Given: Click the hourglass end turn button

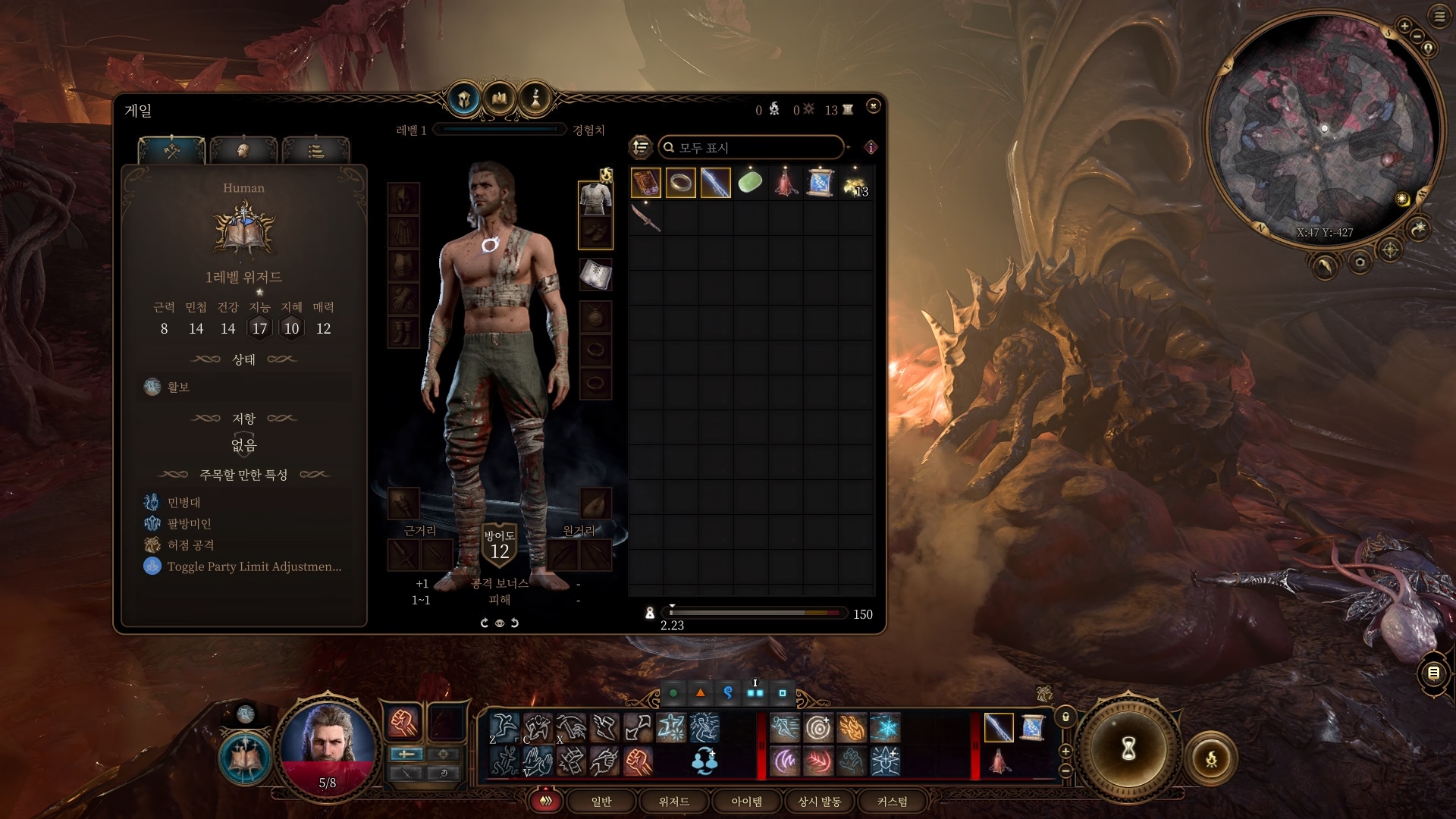Looking at the screenshot, I should point(1128,748).
